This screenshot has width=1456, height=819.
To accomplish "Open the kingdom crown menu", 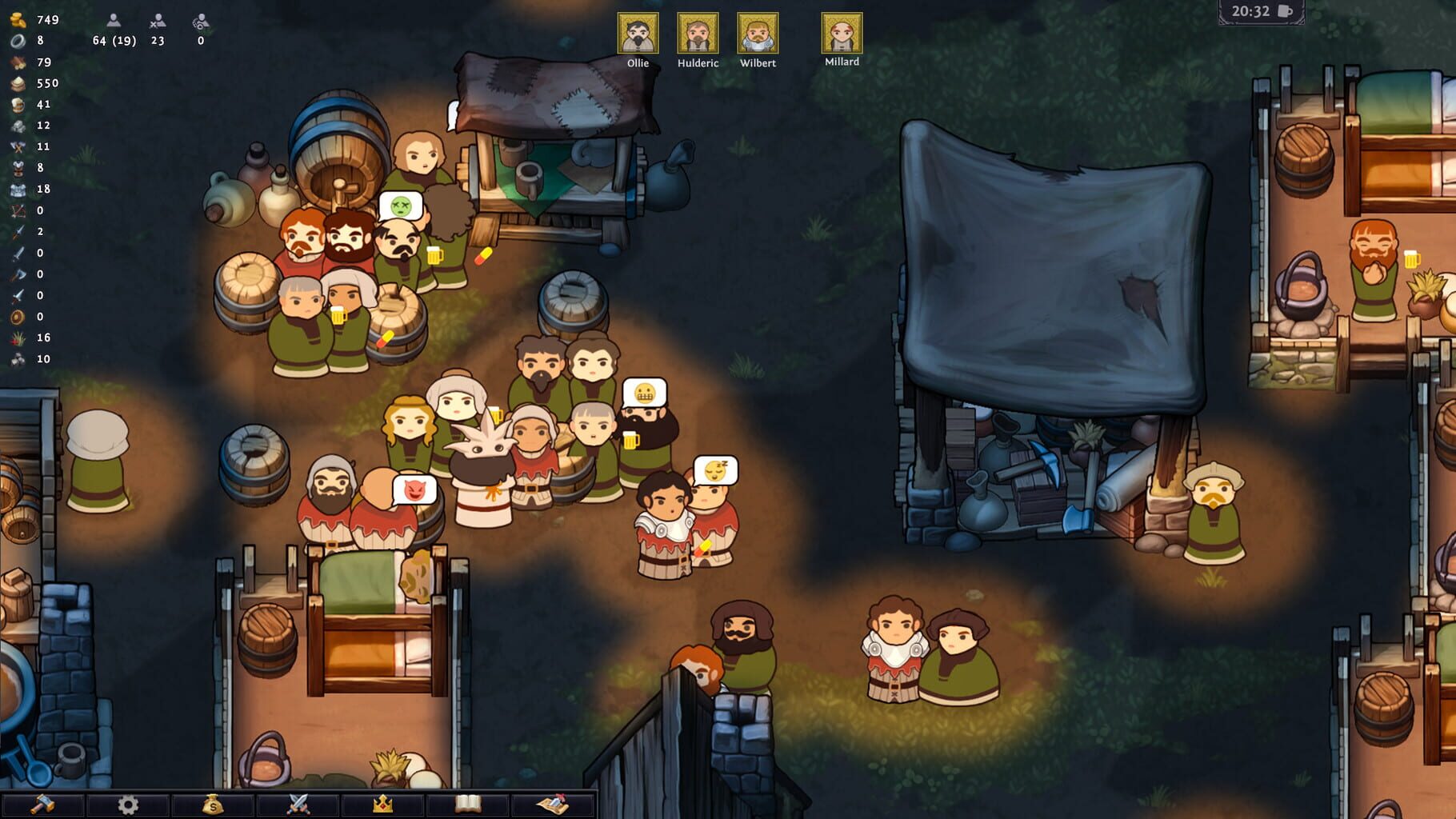I will (382, 804).
